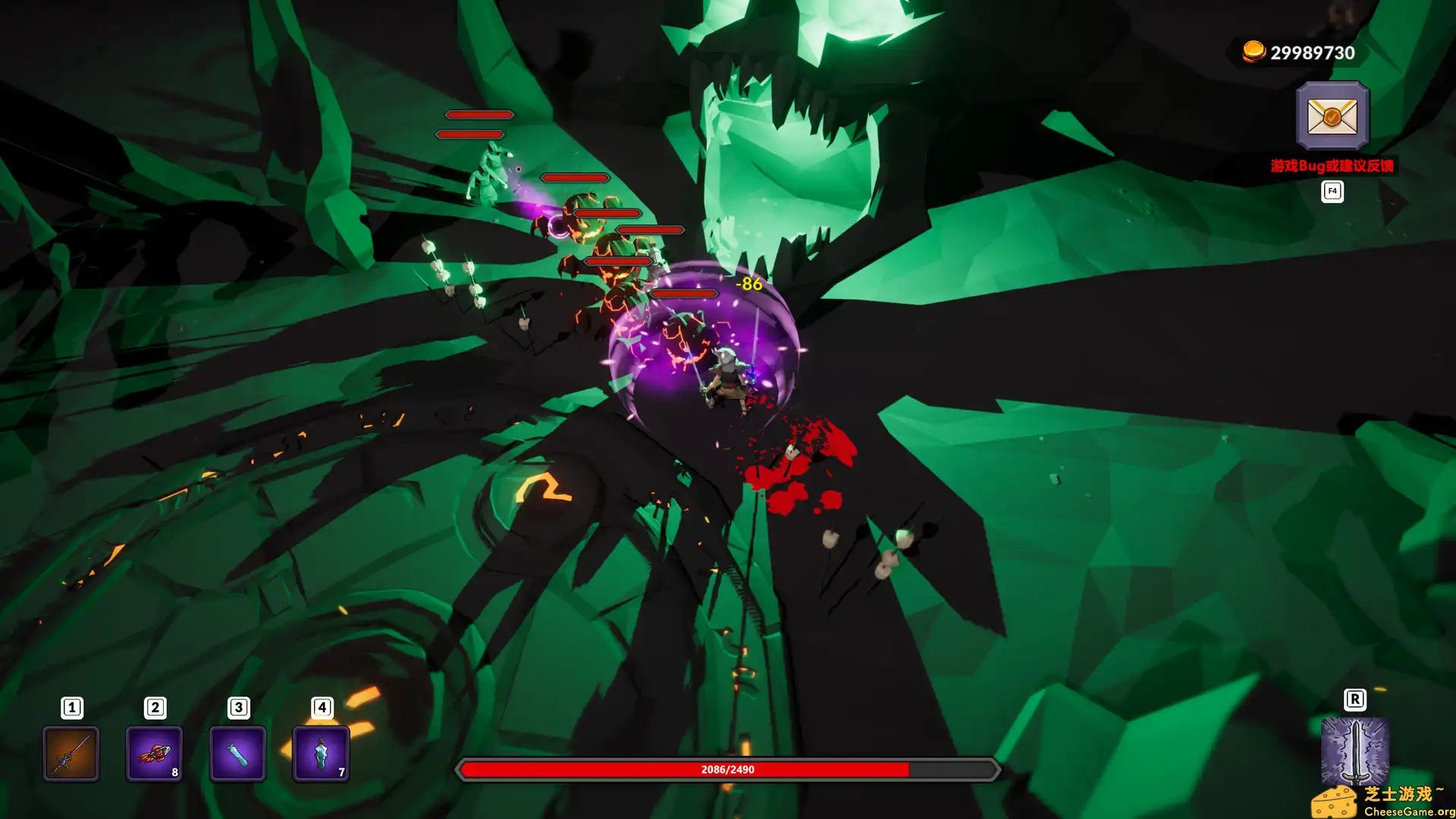Toggle the F4 key badge under feedback text
Image resolution: width=1456 pixels, height=819 pixels.
point(1331,191)
